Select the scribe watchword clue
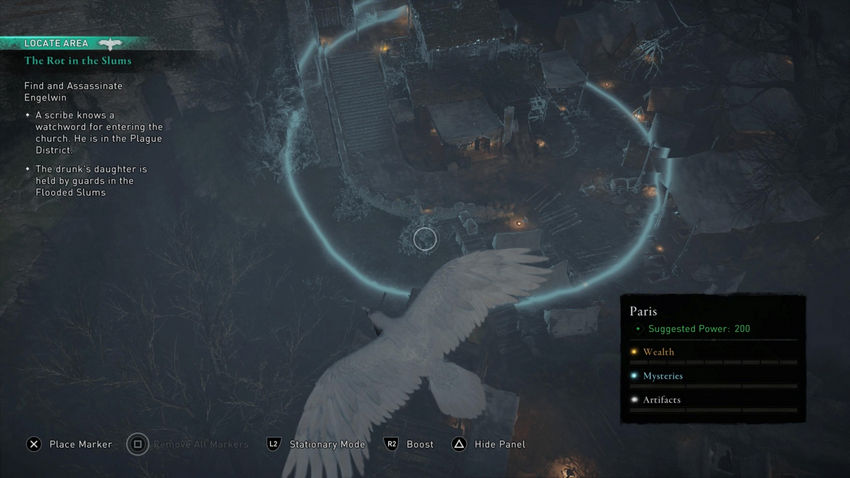Screen dimensions: 850x478 [98, 133]
